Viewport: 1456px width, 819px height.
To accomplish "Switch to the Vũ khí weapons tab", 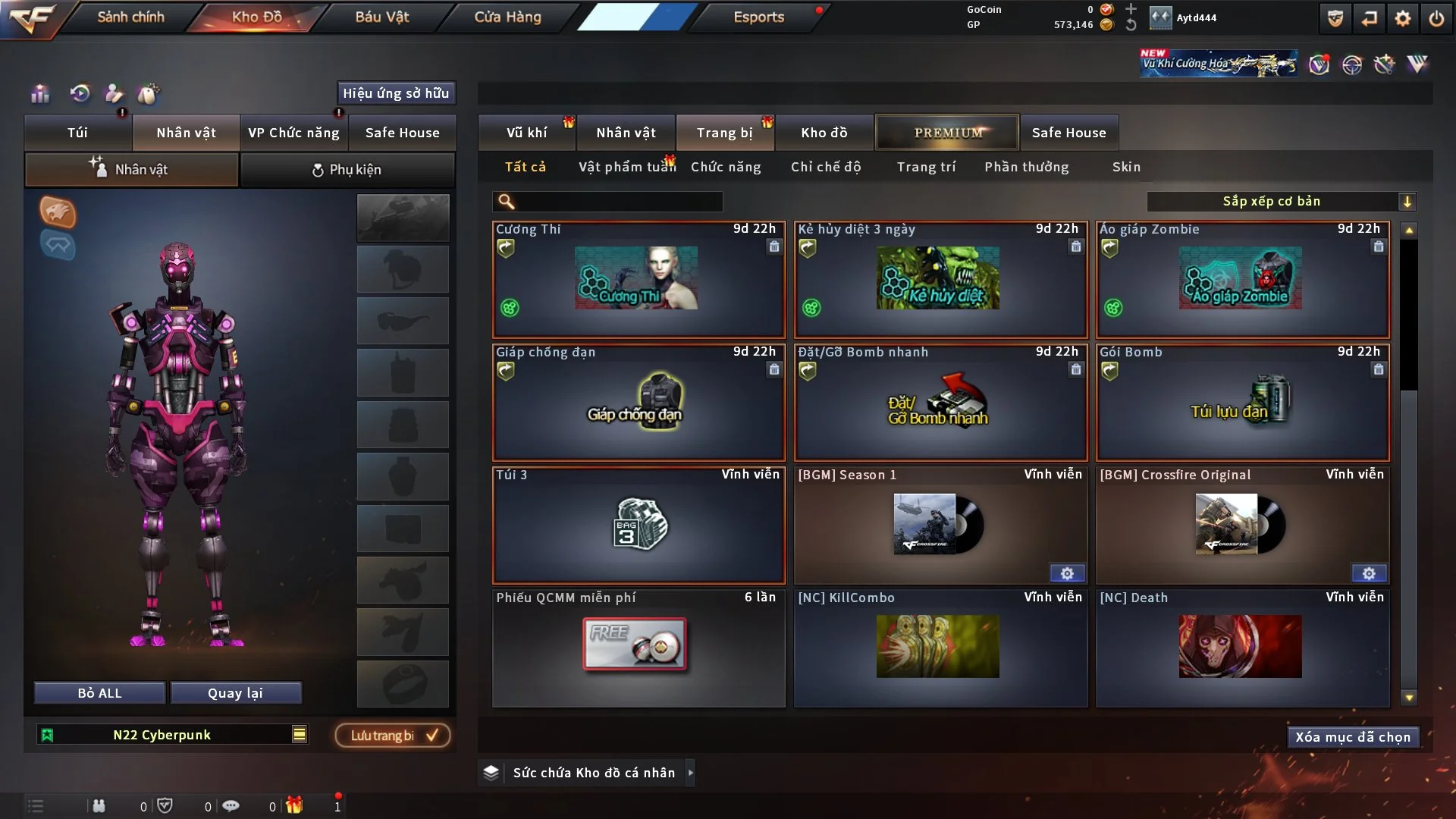I will (526, 133).
